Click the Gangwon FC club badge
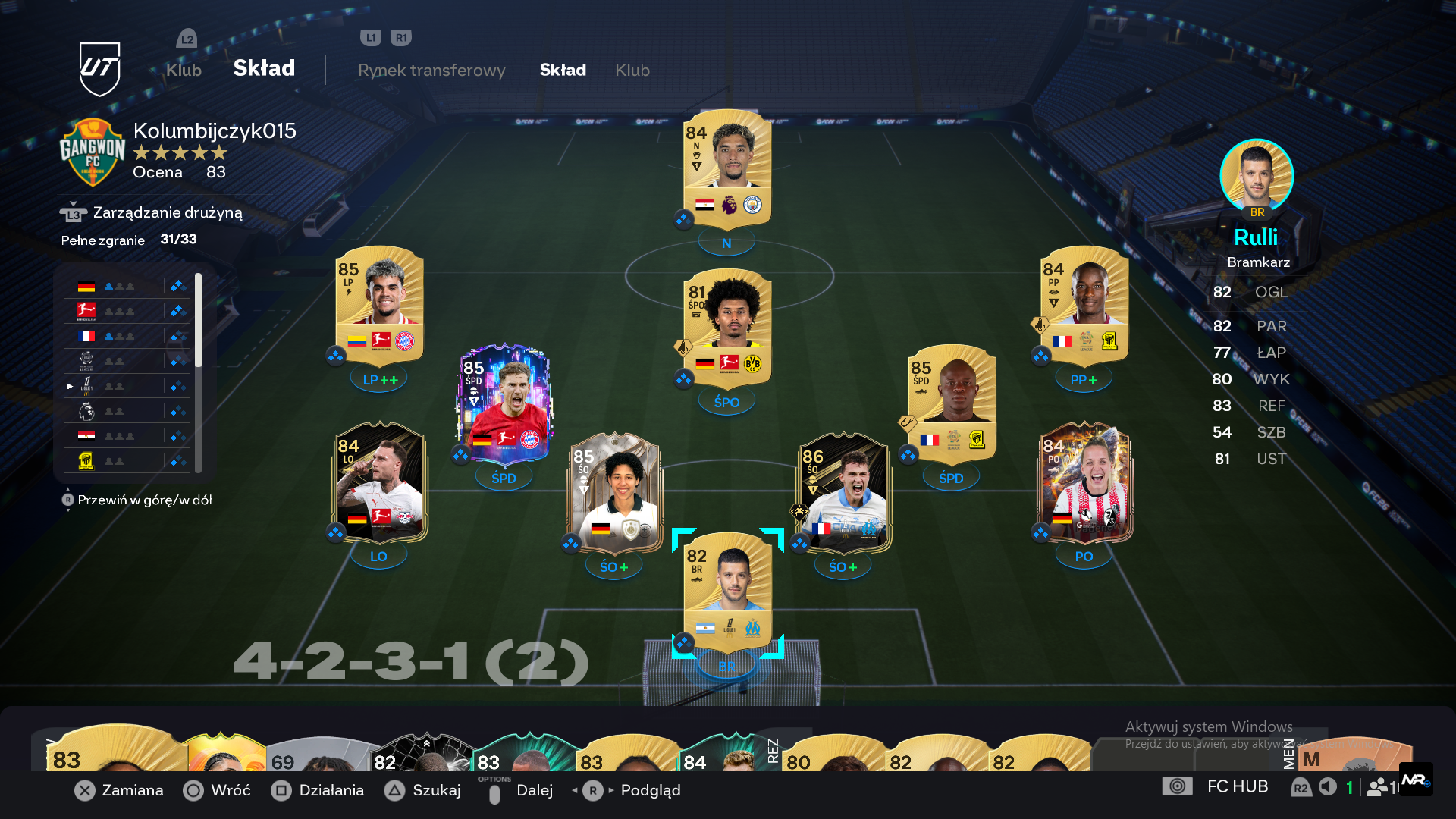1456x819 pixels. [x=93, y=152]
